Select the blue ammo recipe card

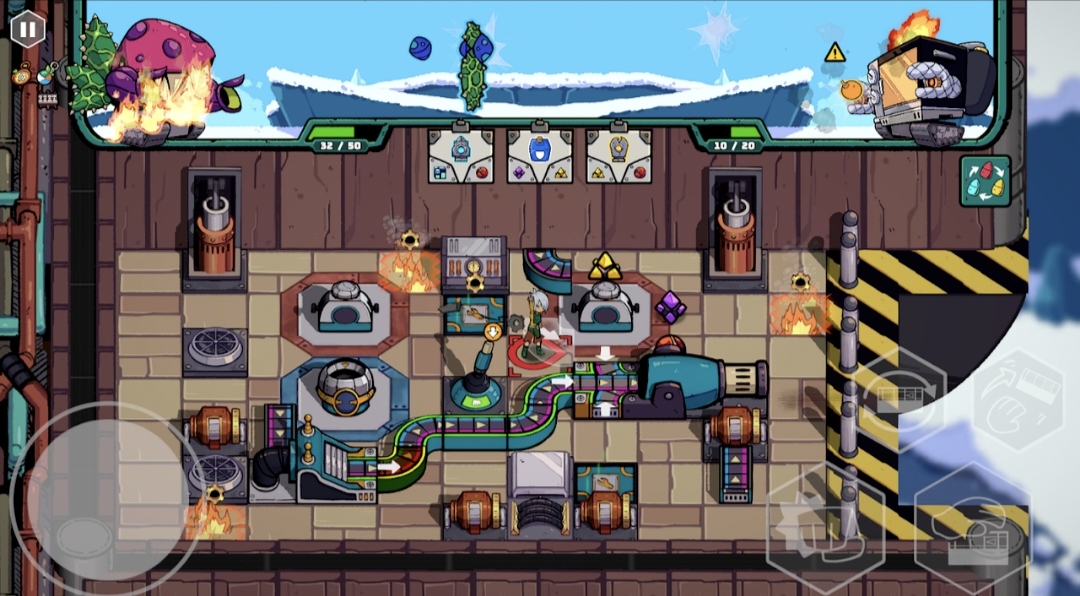tap(539, 155)
